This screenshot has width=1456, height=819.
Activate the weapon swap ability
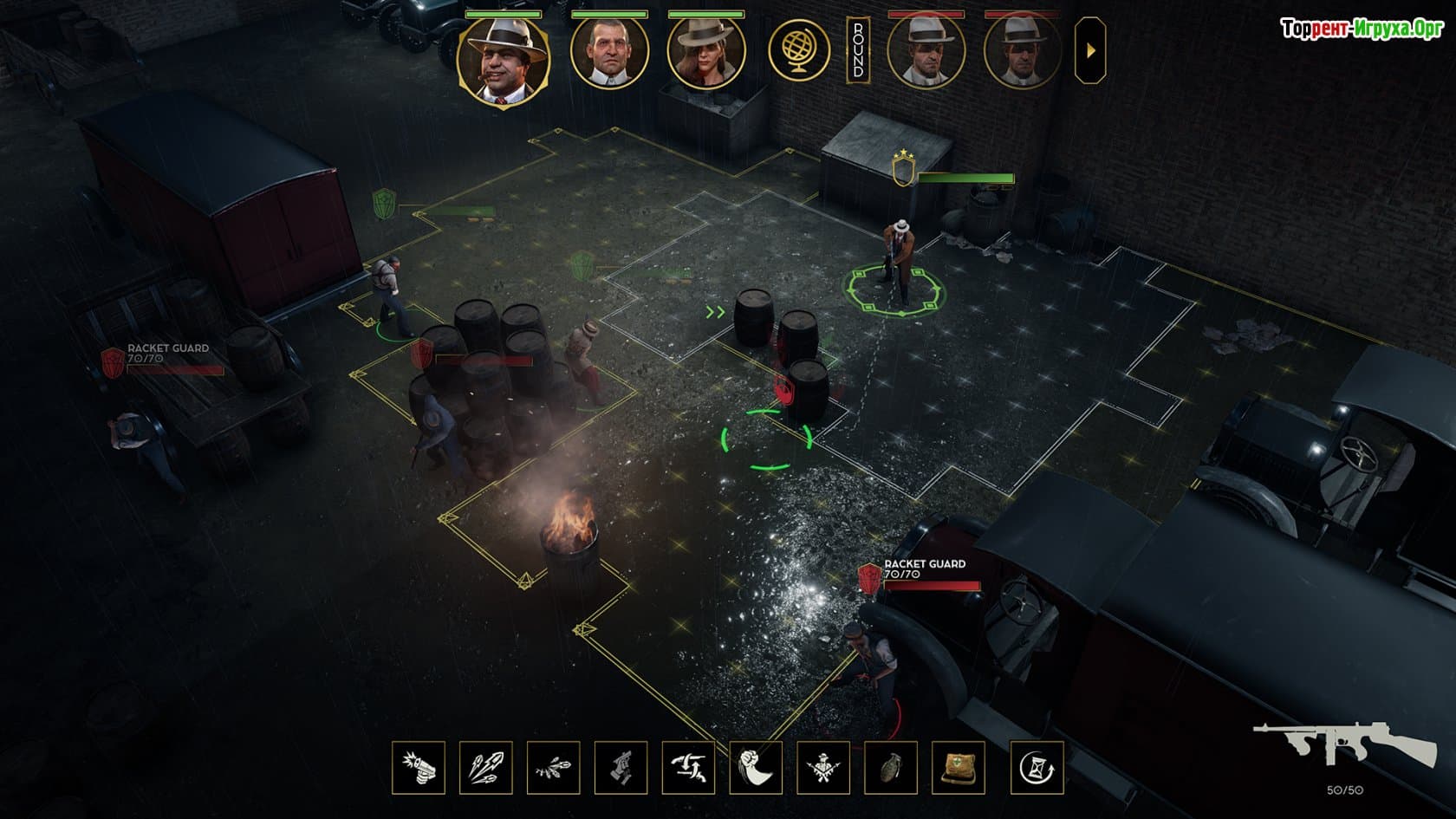pos(689,768)
